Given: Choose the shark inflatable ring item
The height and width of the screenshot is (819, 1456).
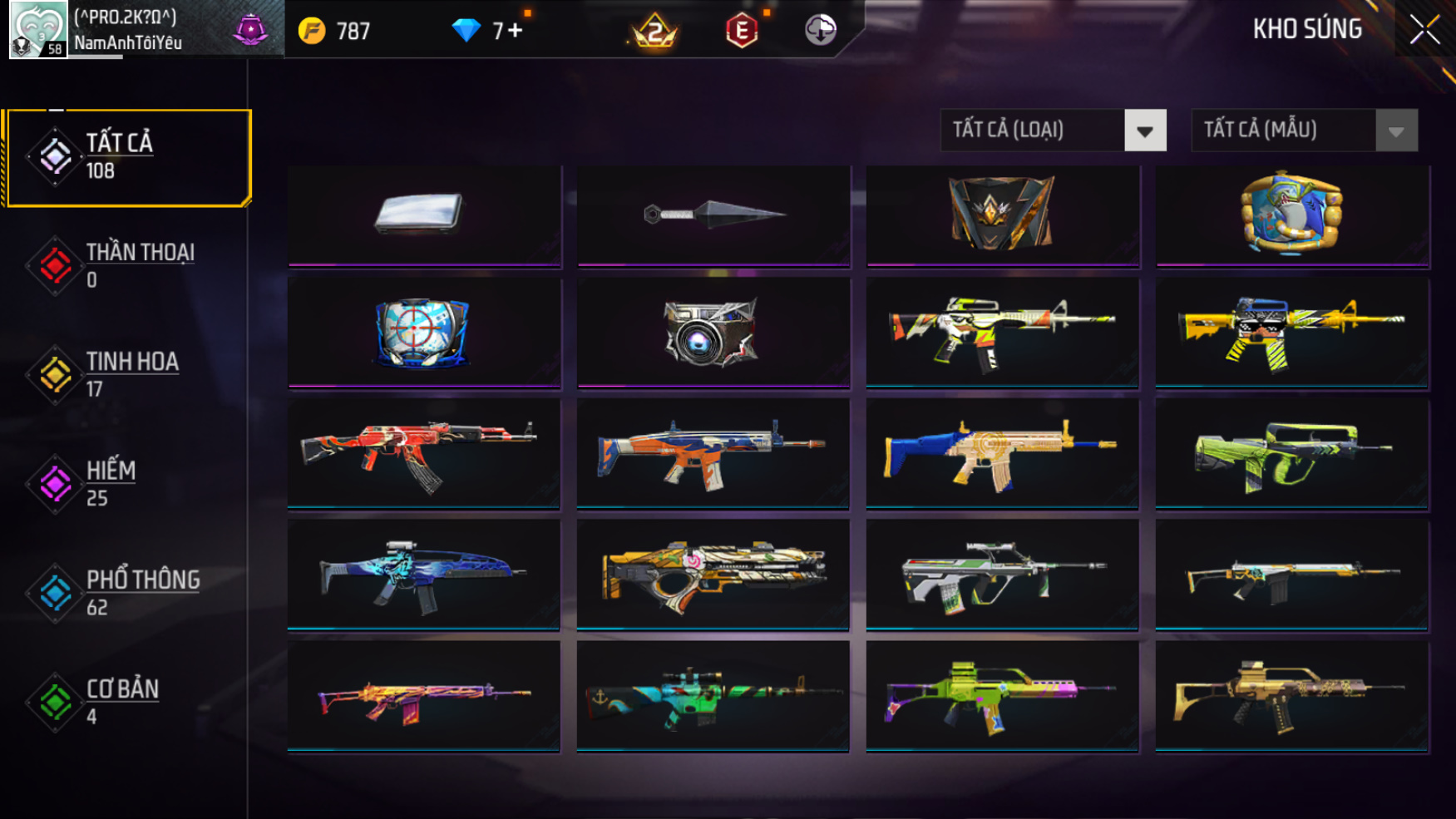Looking at the screenshot, I should pos(1291,214).
